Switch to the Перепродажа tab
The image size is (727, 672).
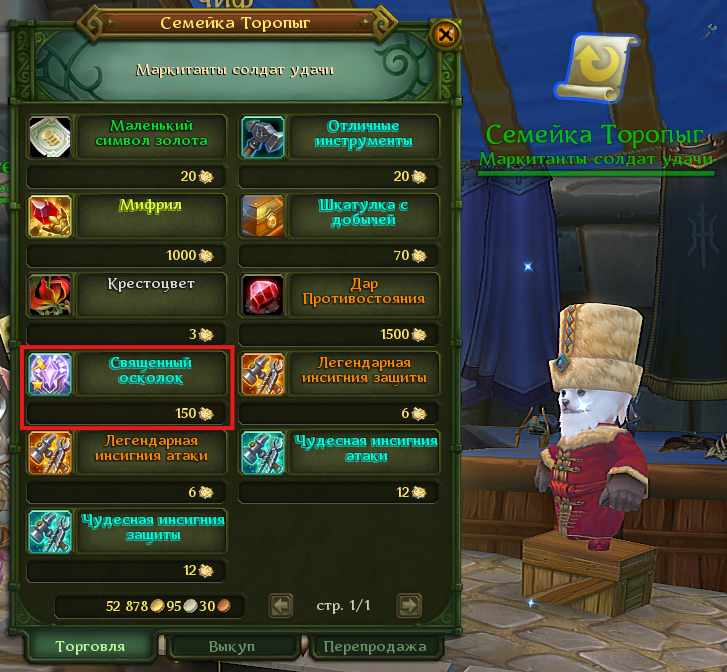point(375,647)
